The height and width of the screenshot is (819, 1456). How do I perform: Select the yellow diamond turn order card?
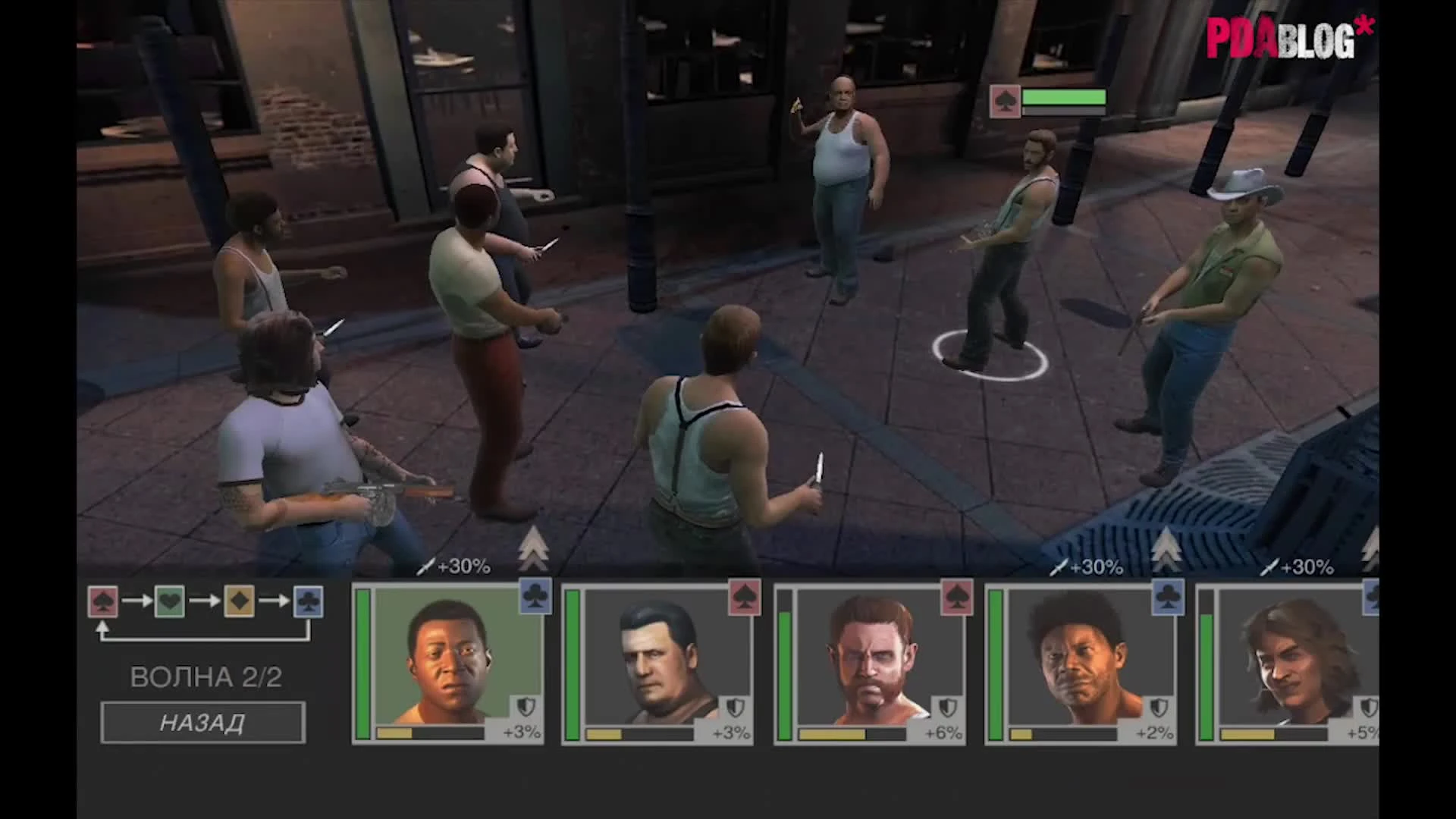[239, 601]
